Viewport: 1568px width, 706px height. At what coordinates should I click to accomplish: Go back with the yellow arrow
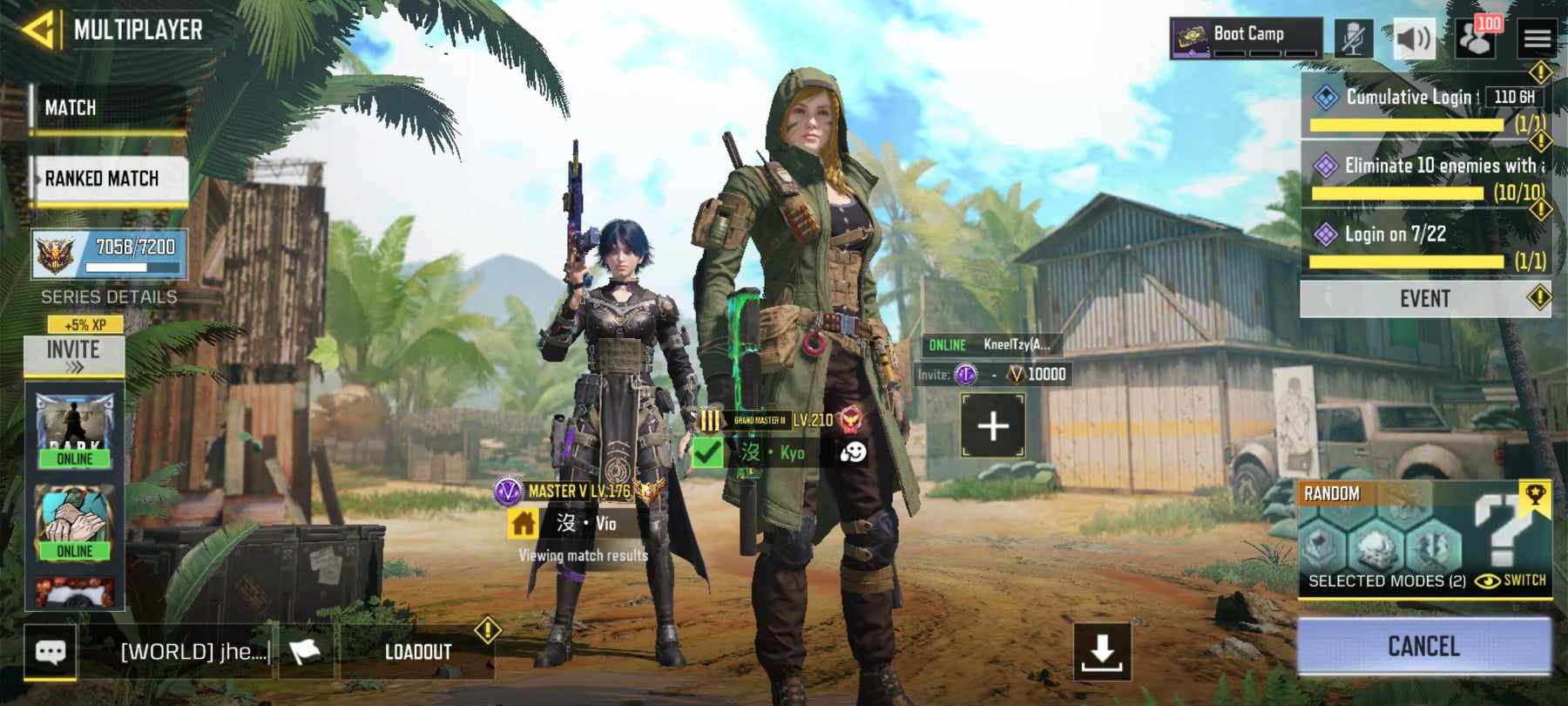pos(39,30)
